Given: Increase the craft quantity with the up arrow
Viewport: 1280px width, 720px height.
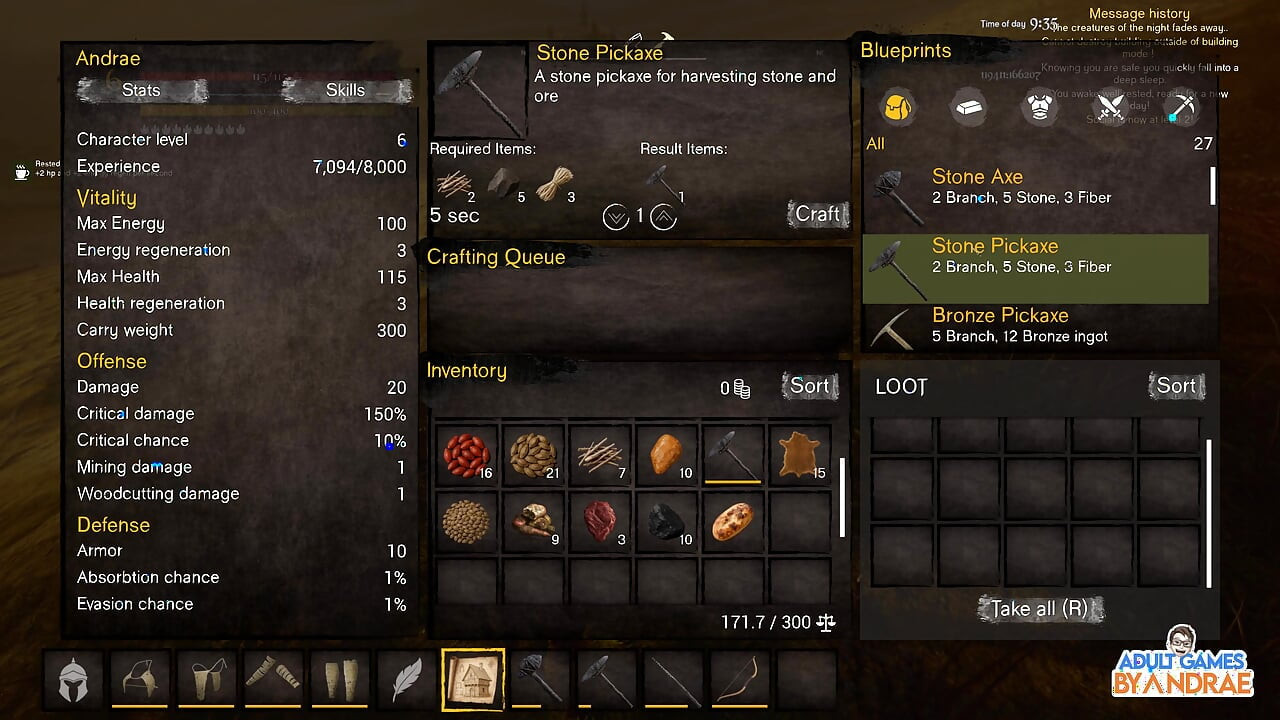Looking at the screenshot, I should click(x=664, y=216).
